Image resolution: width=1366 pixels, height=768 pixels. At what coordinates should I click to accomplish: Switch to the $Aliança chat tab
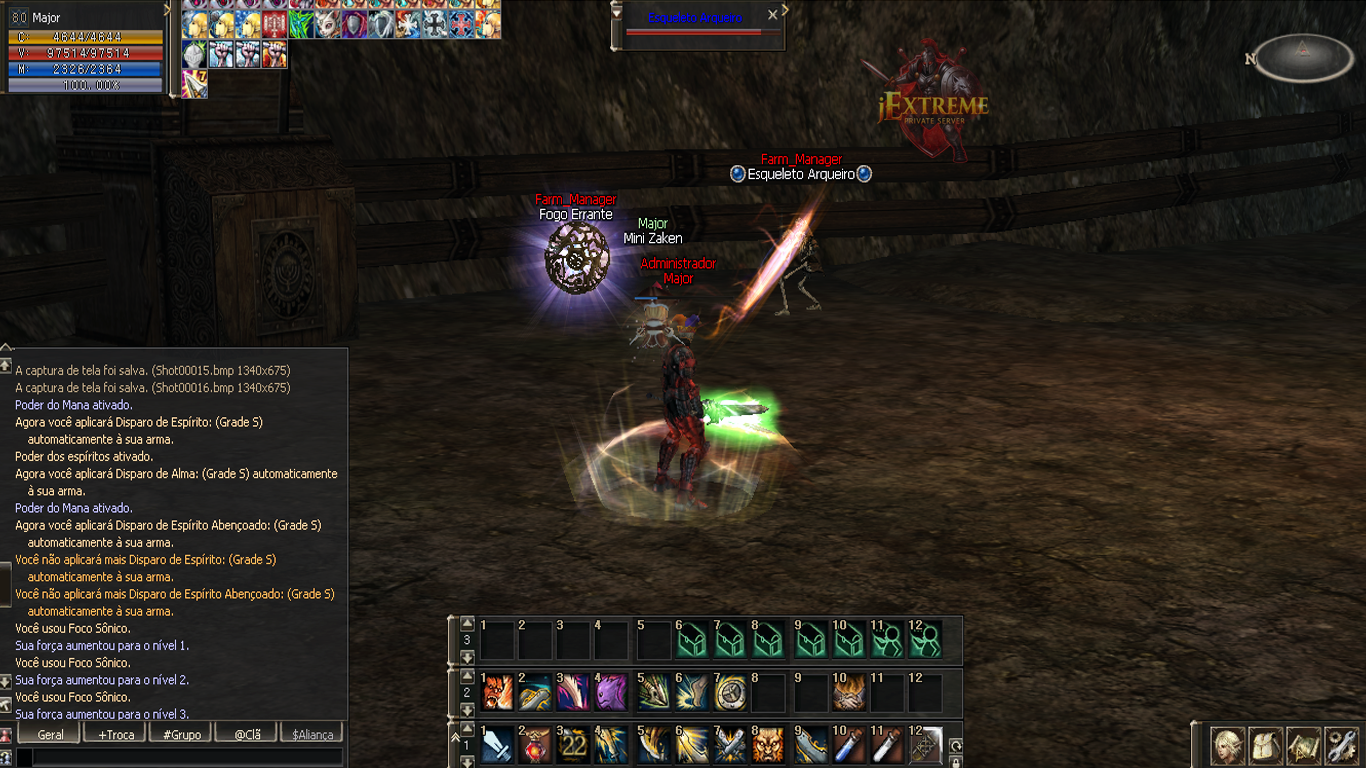click(x=312, y=734)
